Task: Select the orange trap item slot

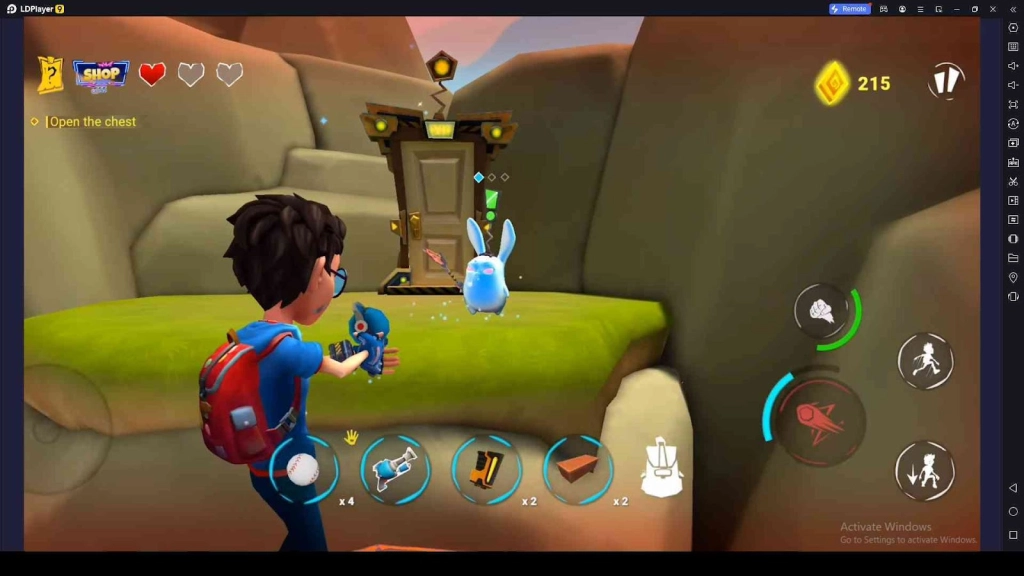Action: [486, 468]
